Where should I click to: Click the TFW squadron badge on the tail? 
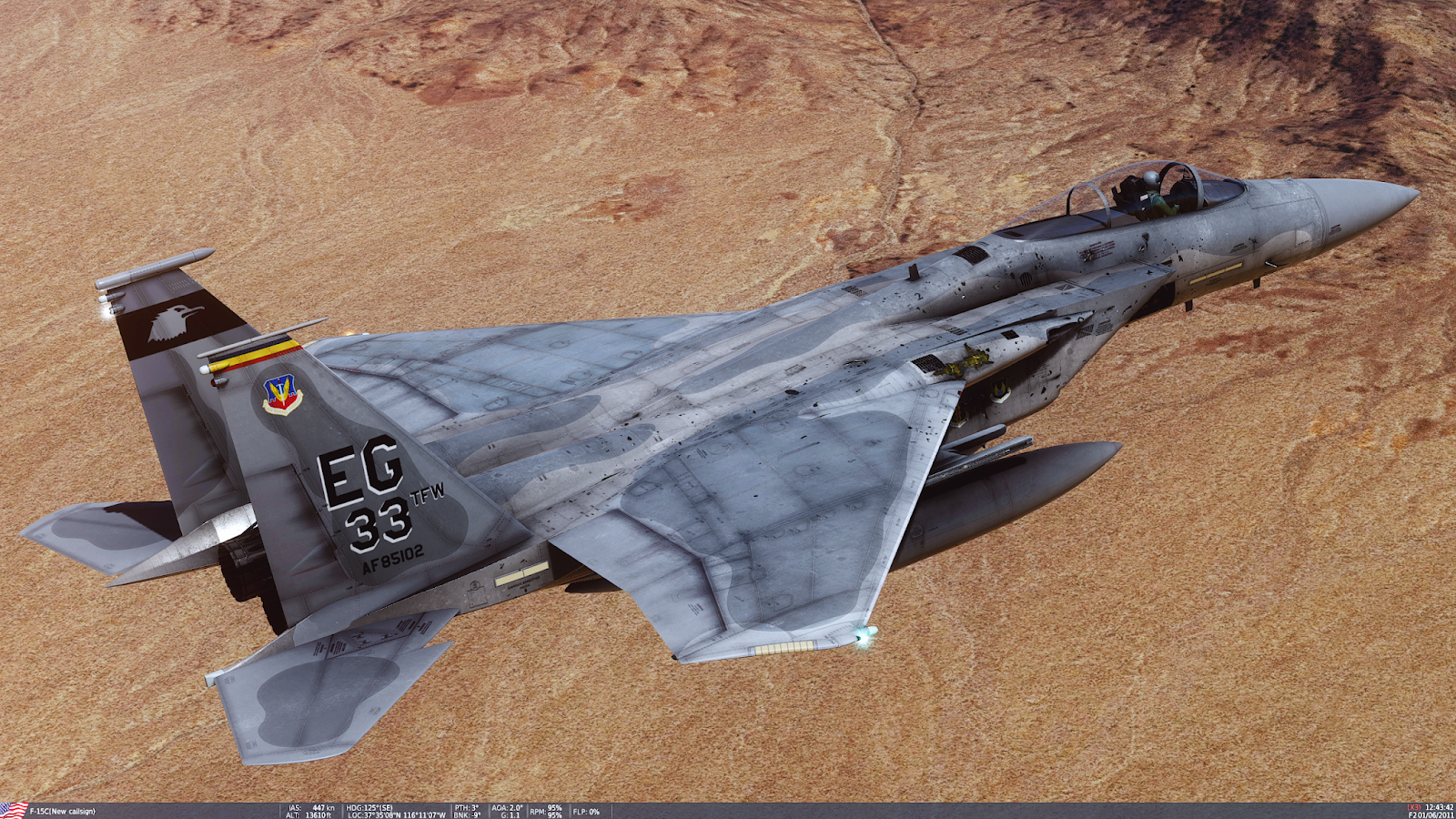282,391
